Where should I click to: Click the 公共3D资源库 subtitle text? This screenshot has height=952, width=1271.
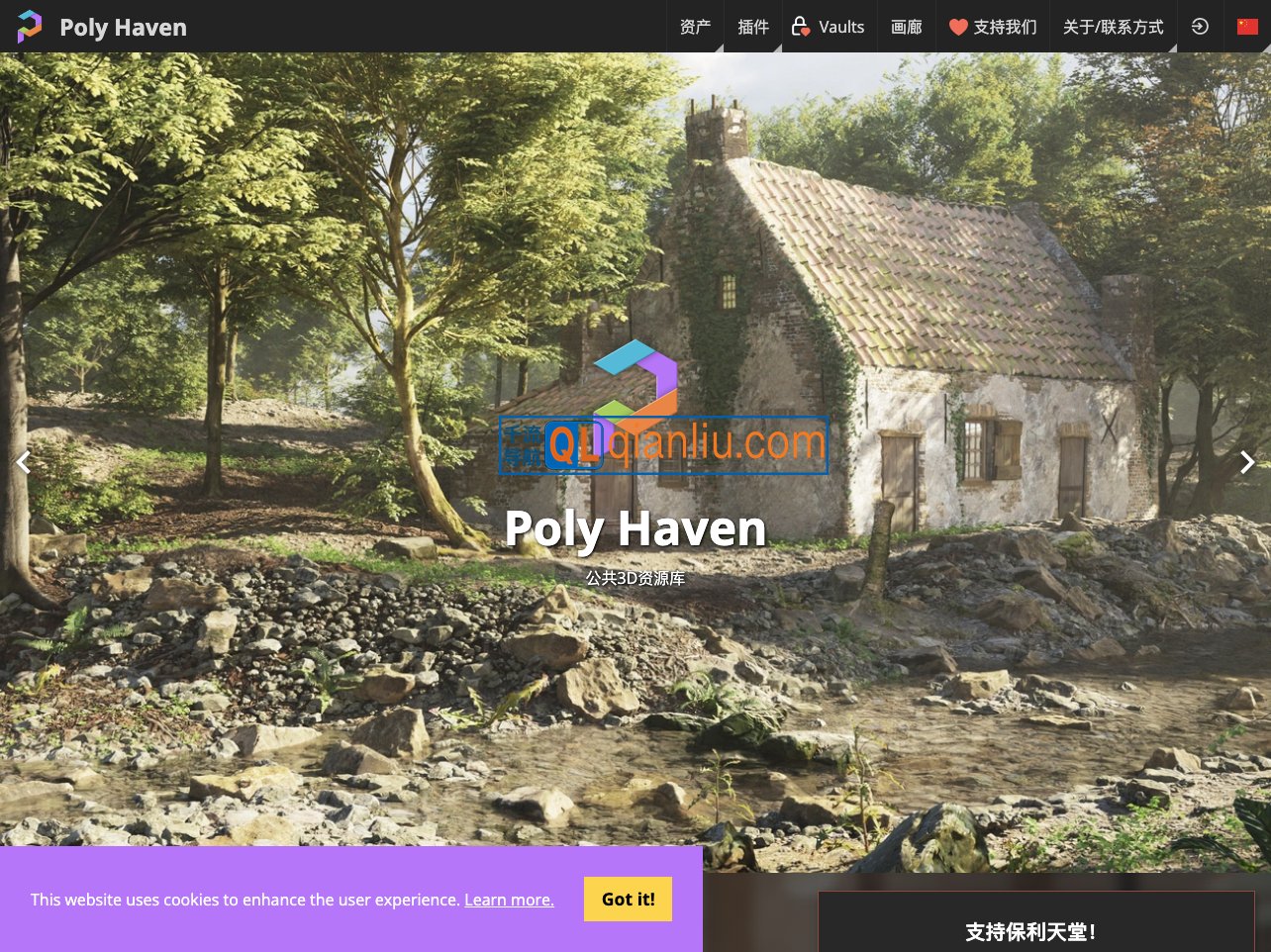coord(635,577)
